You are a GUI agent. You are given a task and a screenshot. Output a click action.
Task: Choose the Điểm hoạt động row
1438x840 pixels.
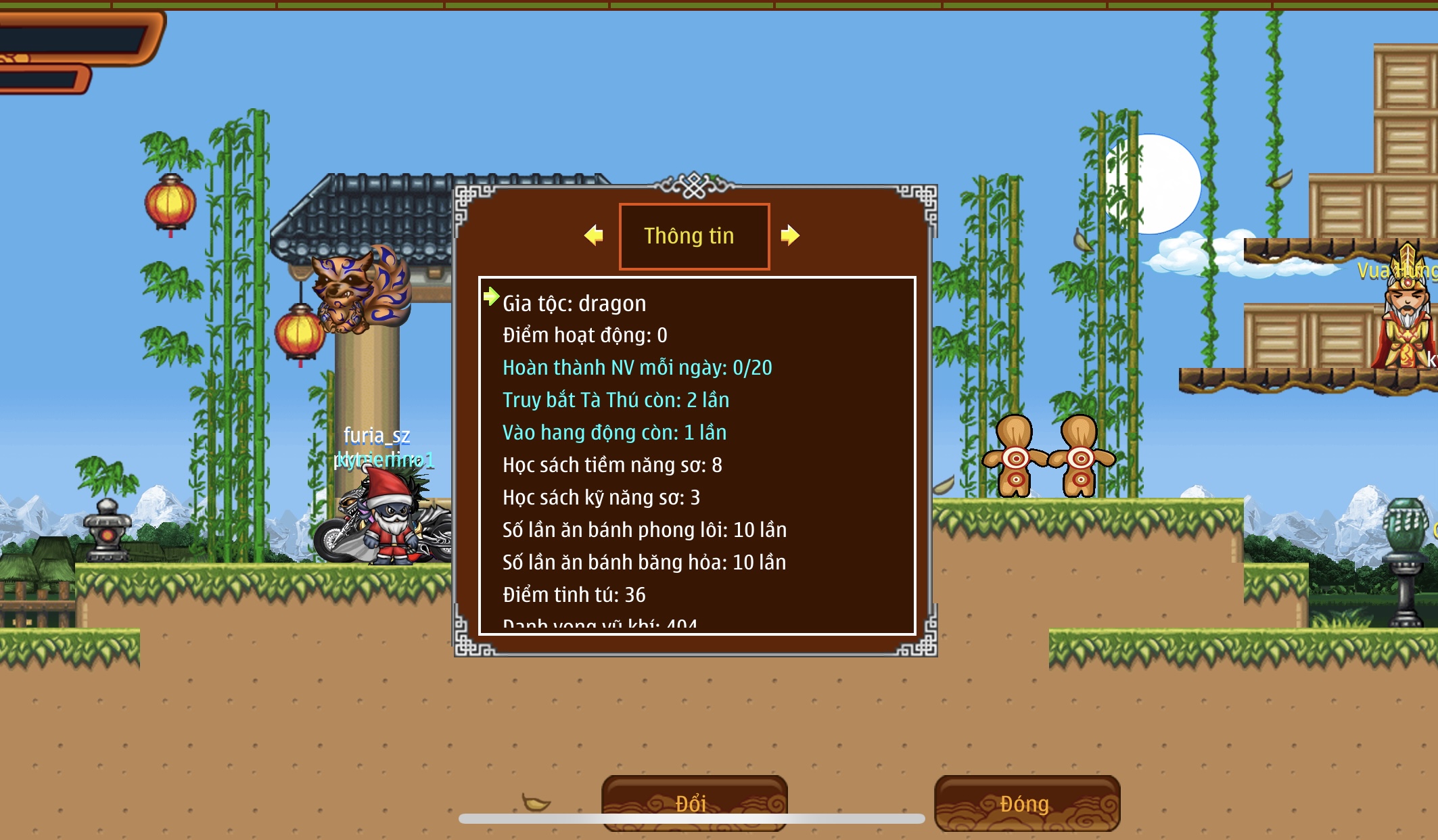584,335
